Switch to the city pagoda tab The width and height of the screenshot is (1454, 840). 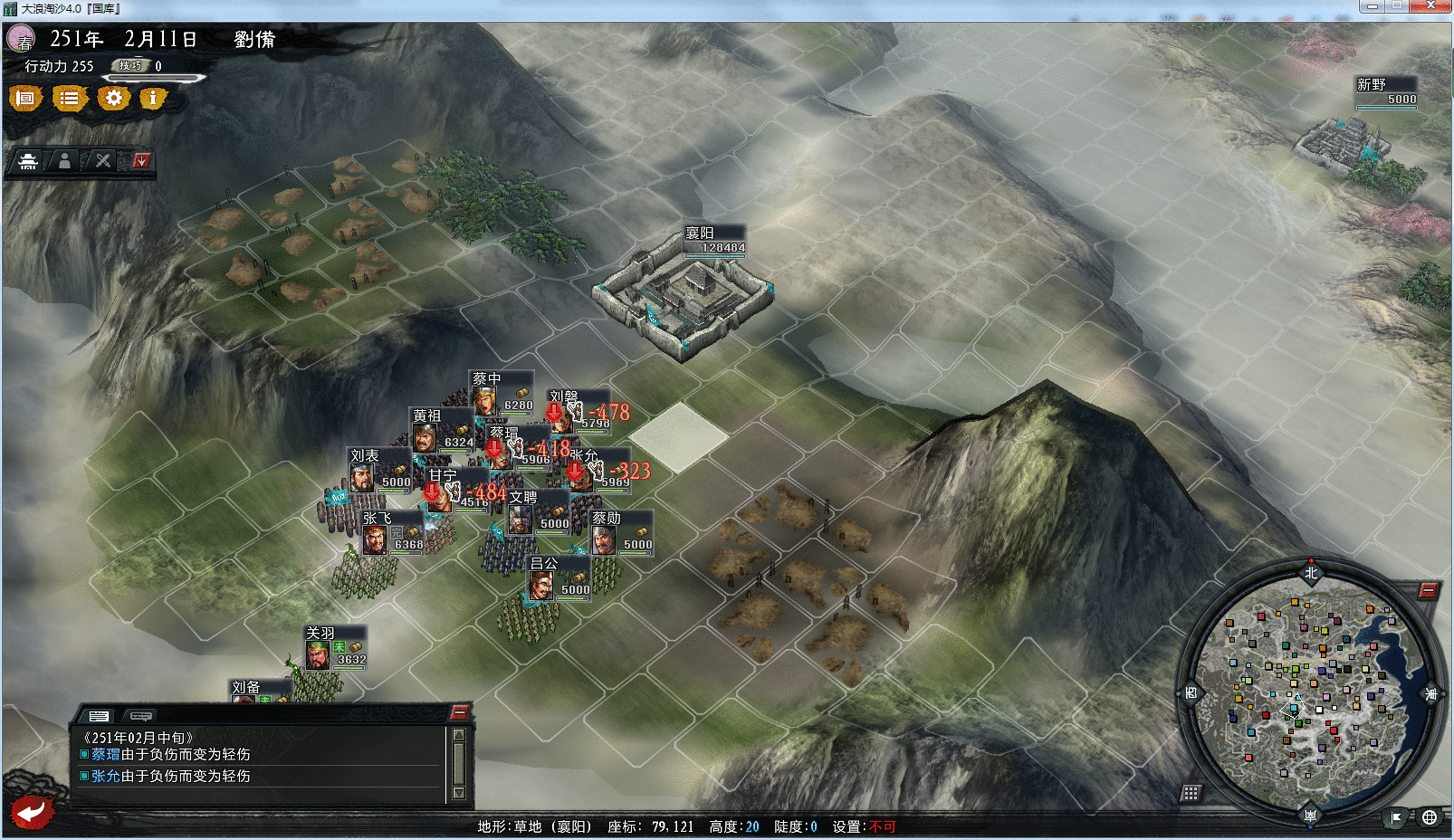(28, 161)
